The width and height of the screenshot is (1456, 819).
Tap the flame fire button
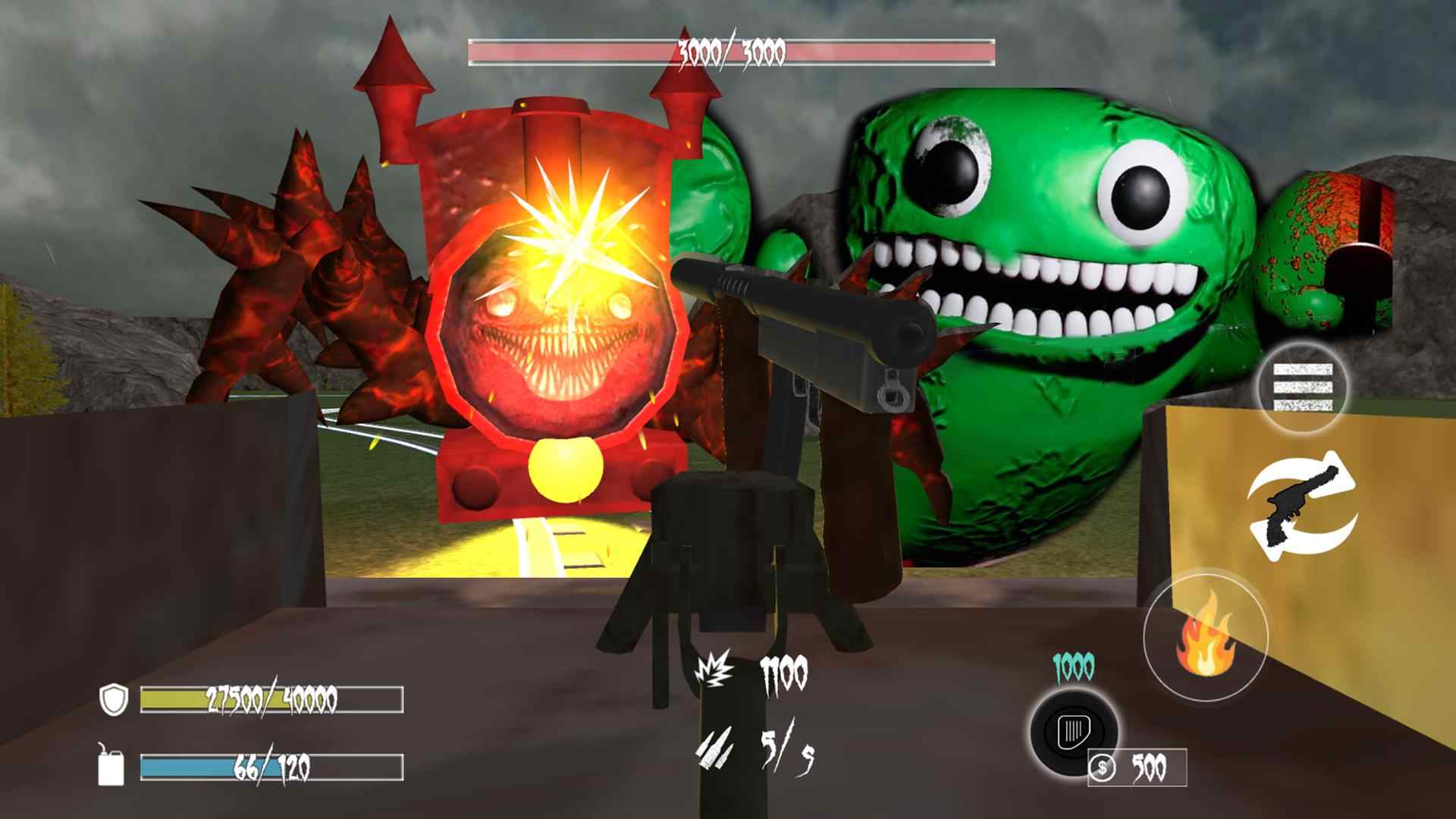[1206, 635]
